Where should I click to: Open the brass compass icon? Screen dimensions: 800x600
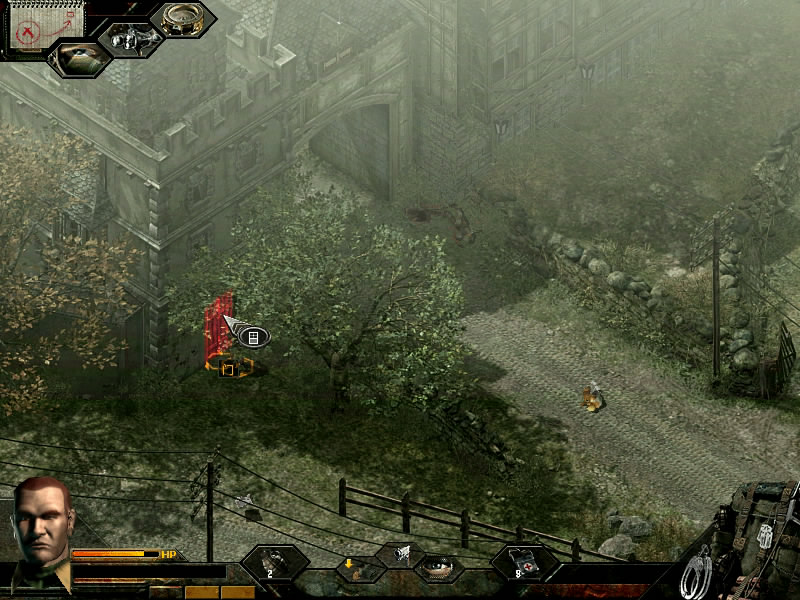click(x=183, y=20)
